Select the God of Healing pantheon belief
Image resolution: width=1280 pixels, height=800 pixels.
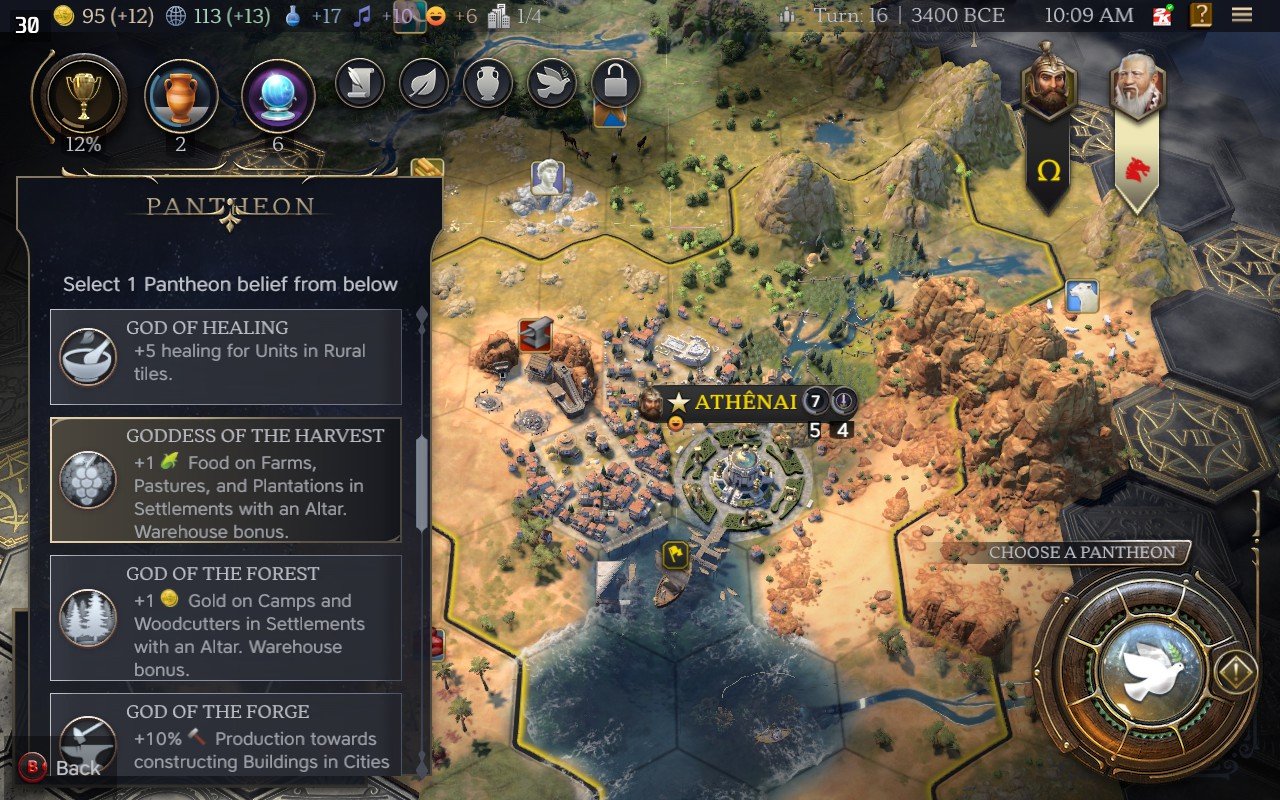coord(226,356)
